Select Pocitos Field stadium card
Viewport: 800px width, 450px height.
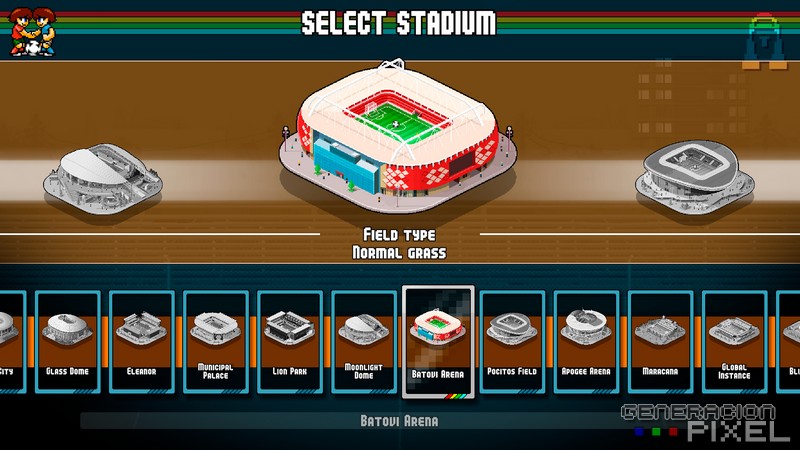pos(514,338)
